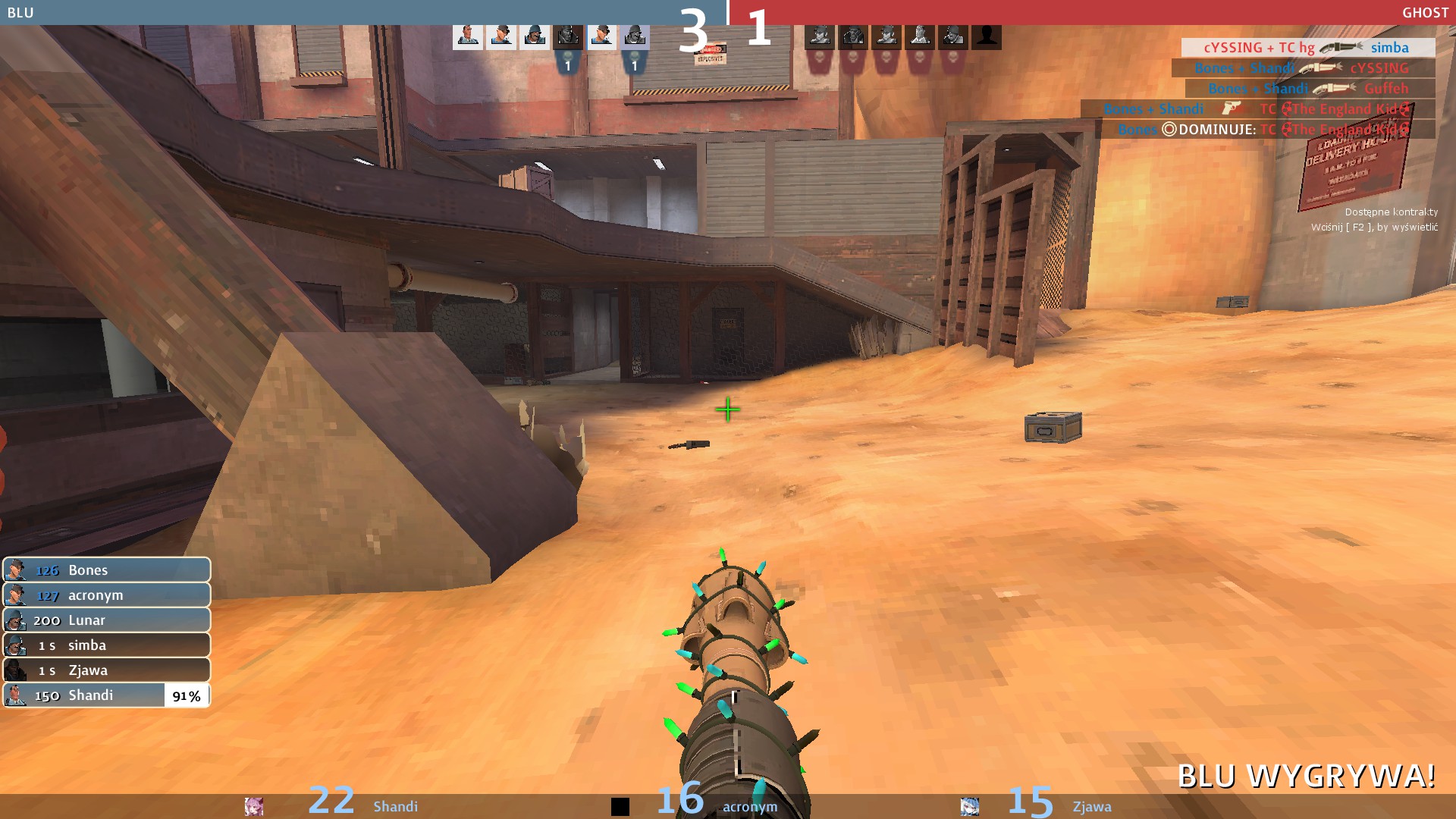
Task: Click the Bones DOMINUJE kill feed entry
Action: tap(1264, 130)
